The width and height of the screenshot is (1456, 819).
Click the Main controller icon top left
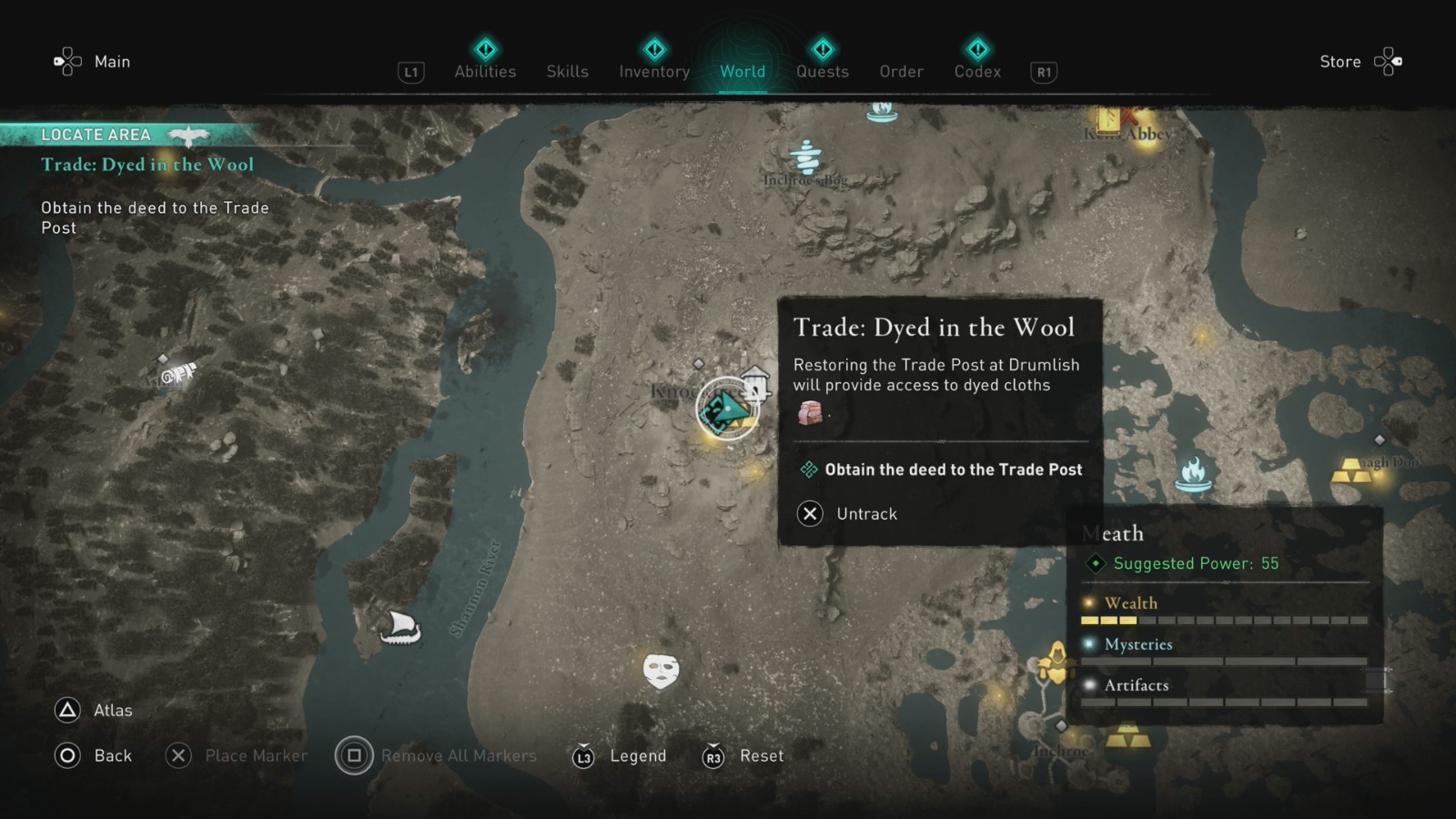coord(66,61)
